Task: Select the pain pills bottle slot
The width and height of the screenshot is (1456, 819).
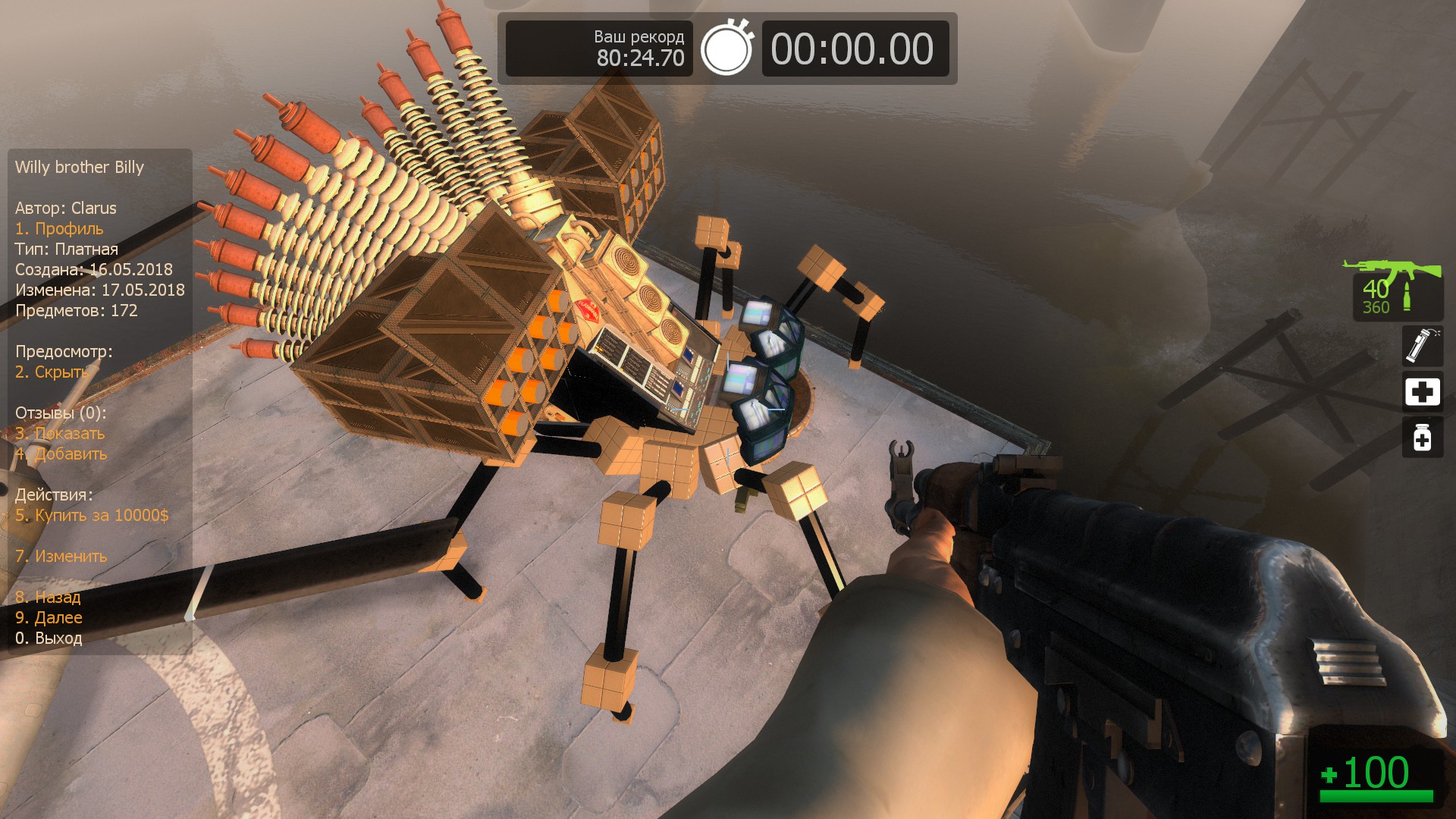Action: [1422, 438]
